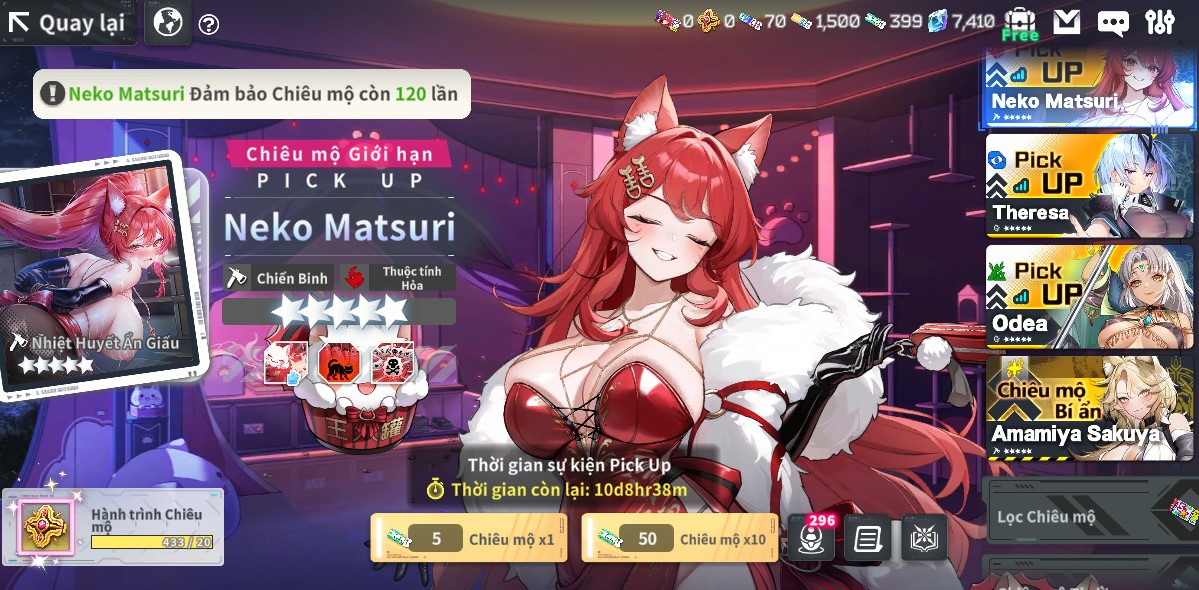View the Nhiệt Huyết Ẩn Giấu card

(95, 275)
